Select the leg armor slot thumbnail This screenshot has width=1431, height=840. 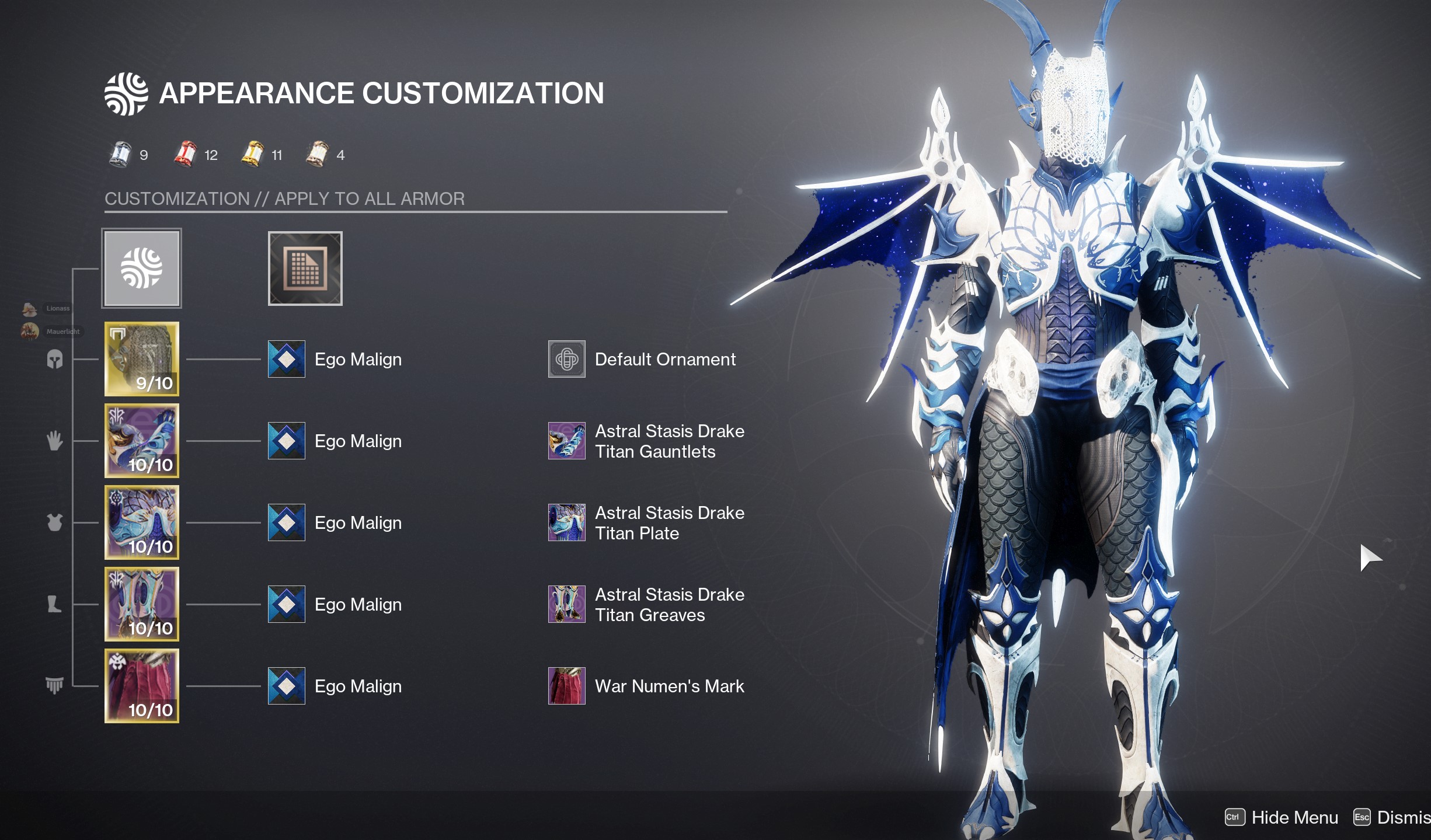click(x=142, y=604)
